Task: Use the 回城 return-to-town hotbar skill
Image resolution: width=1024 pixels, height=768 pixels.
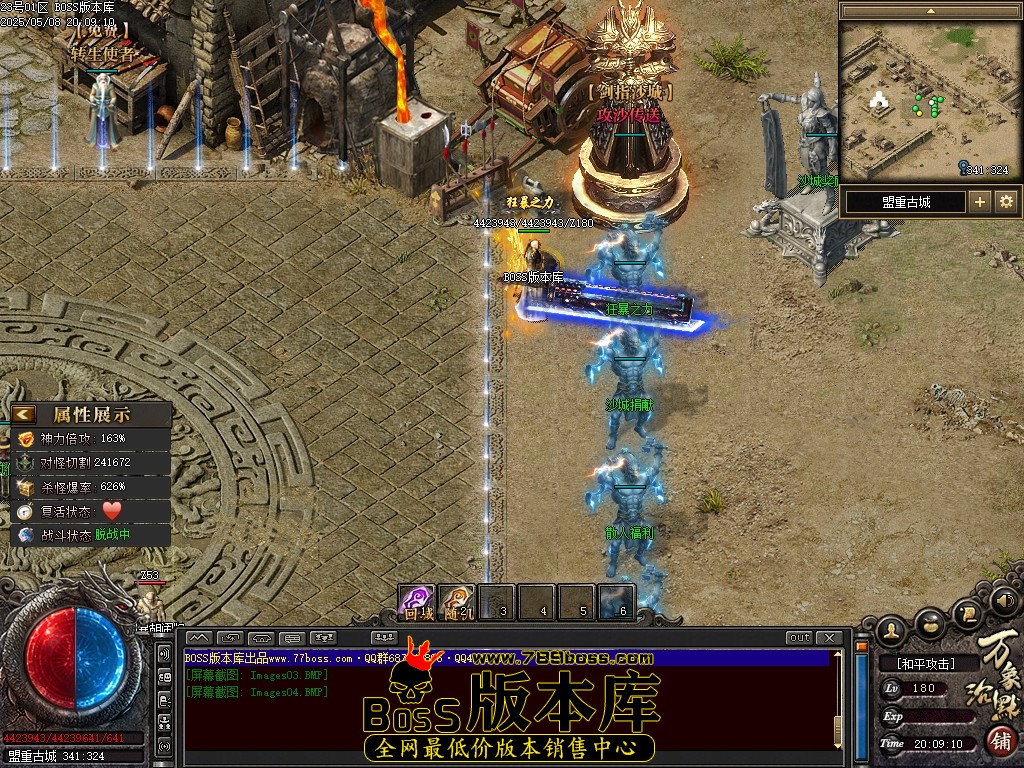Action: (416, 602)
